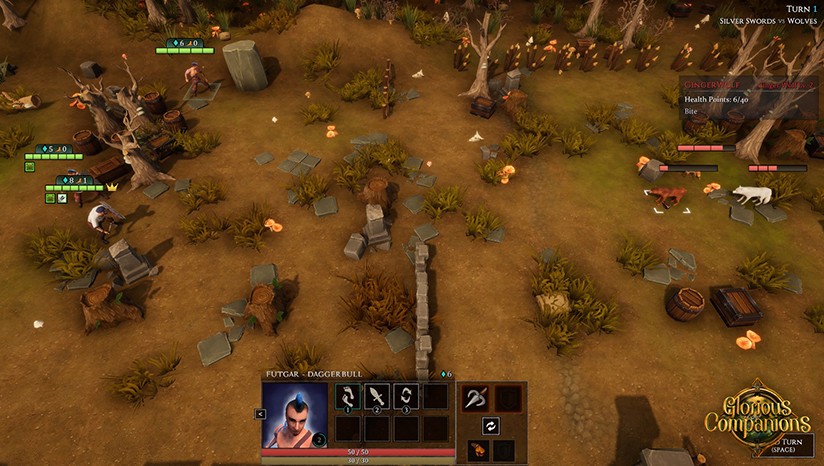Image resolution: width=824 pixels, height=466 pixels.
Task: Select the dagger attack ability
Action: point(377,397)
